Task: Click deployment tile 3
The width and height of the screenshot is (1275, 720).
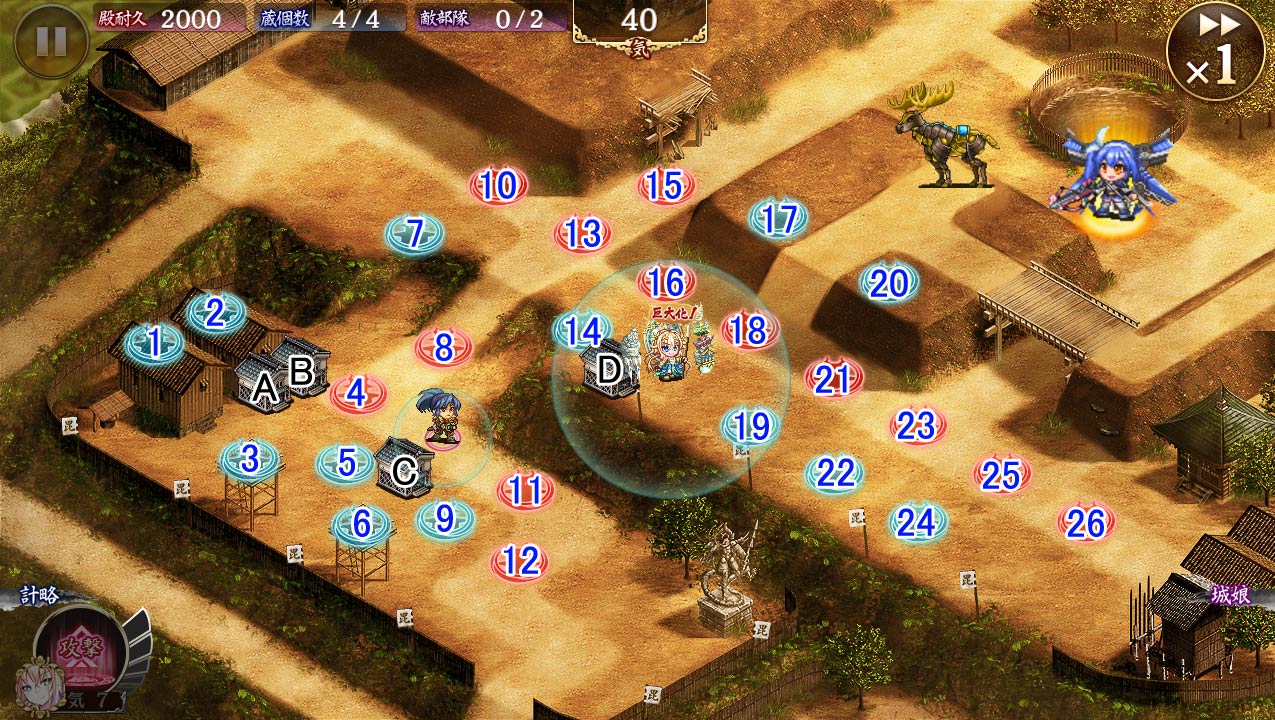Action: 249,460
